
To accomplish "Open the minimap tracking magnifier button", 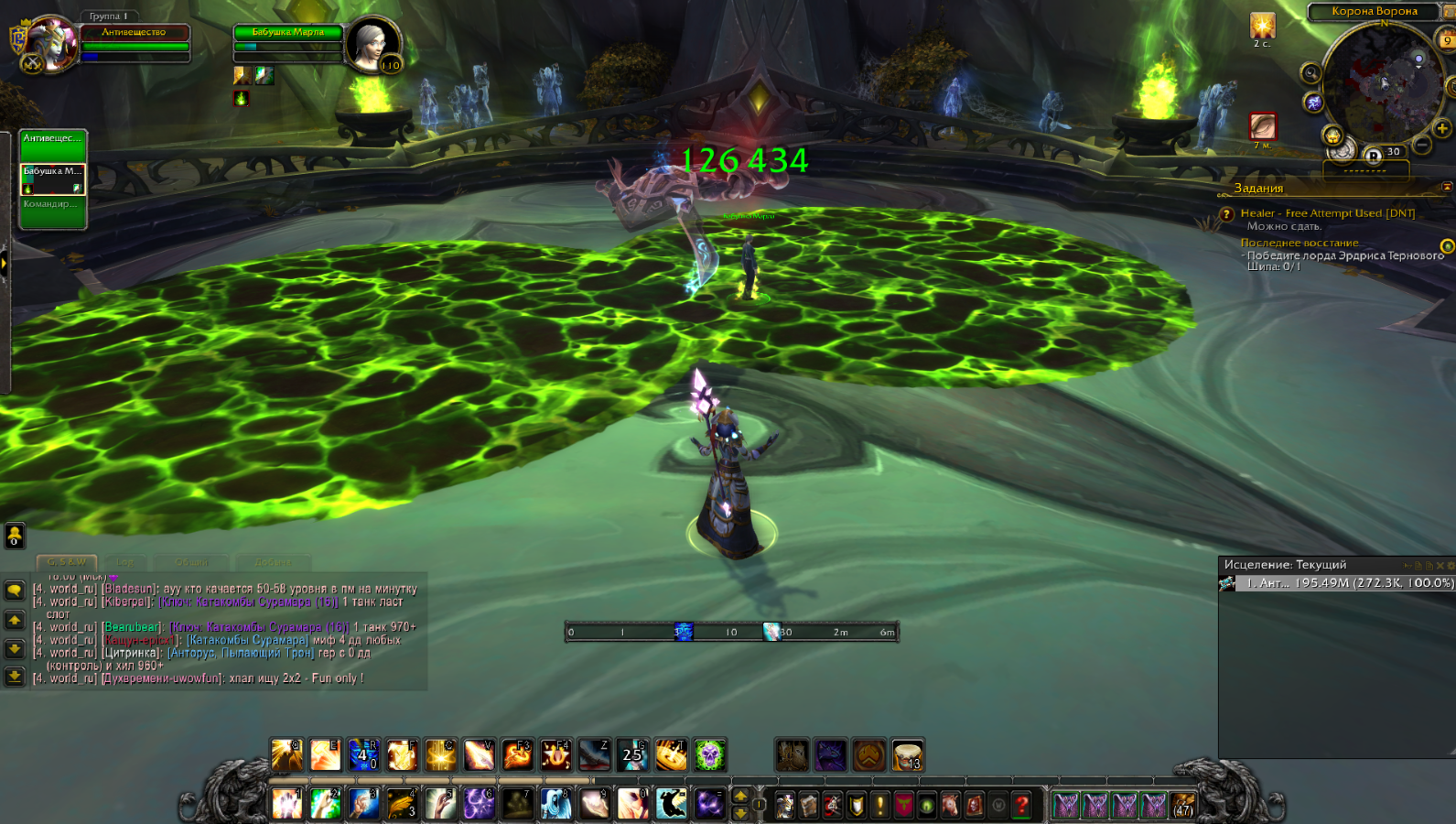I will [1310, 73].
